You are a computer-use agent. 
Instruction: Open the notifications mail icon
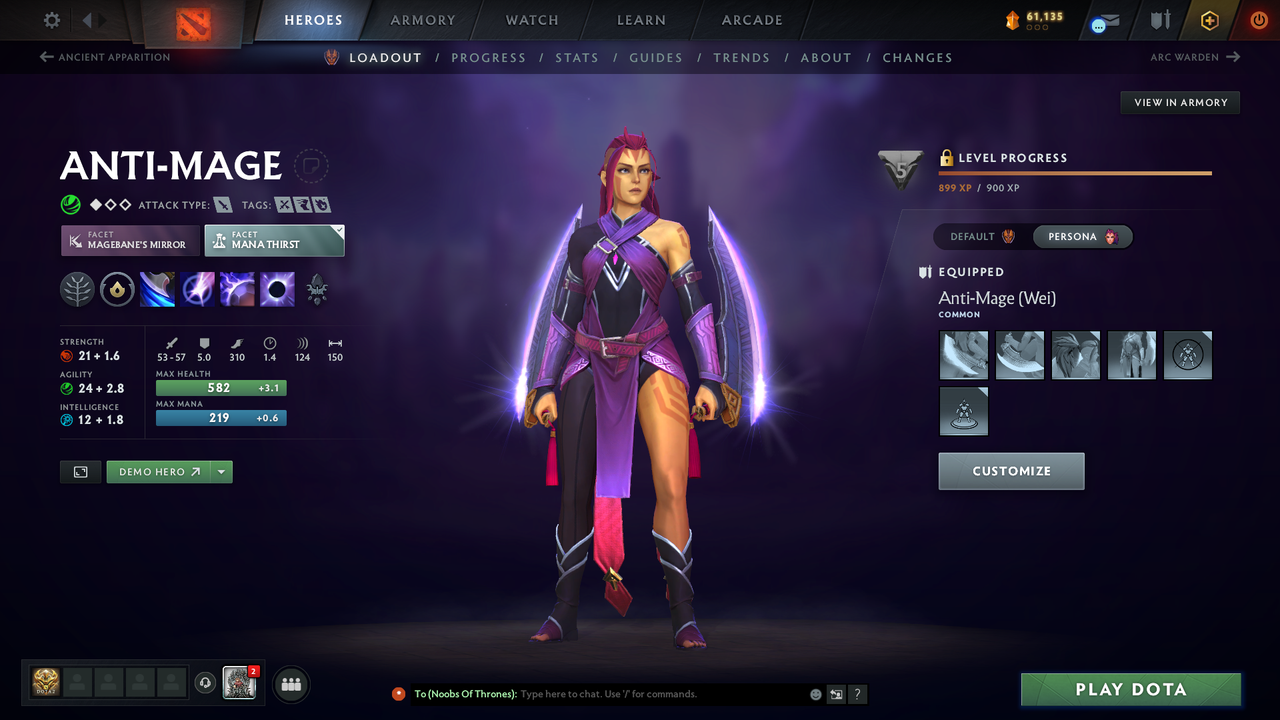[1103, 19]
